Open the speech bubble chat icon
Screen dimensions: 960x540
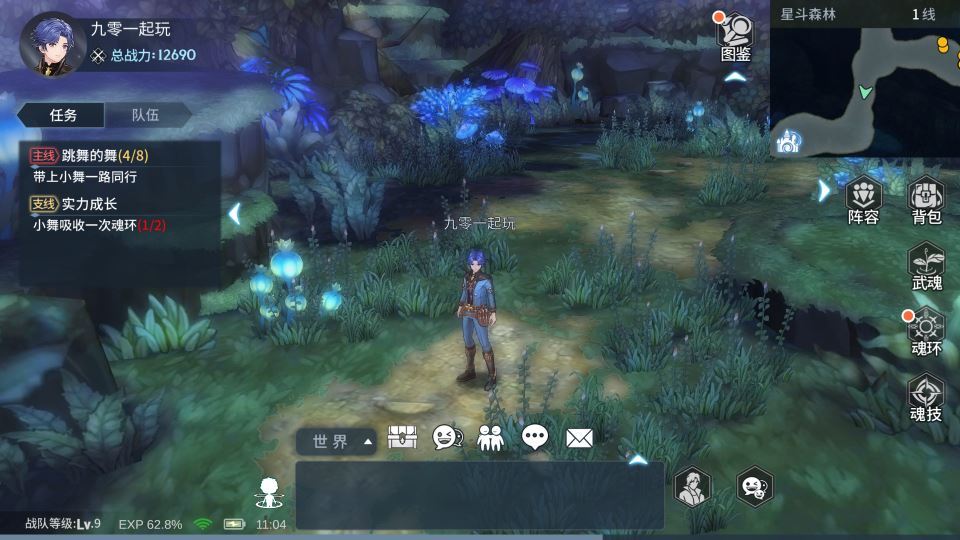click(x=535, y=437)
